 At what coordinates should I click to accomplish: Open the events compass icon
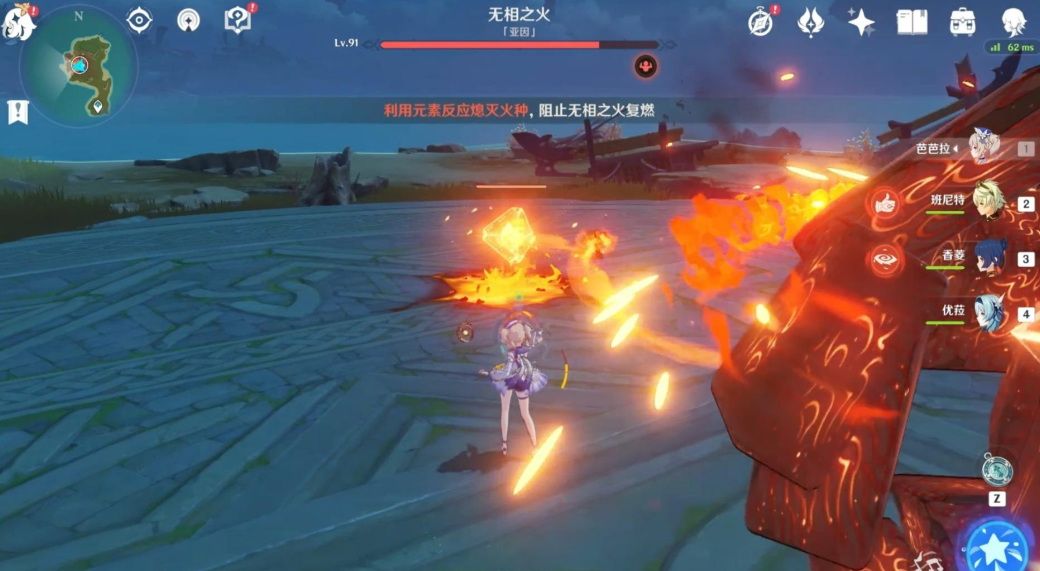point(761,22)
